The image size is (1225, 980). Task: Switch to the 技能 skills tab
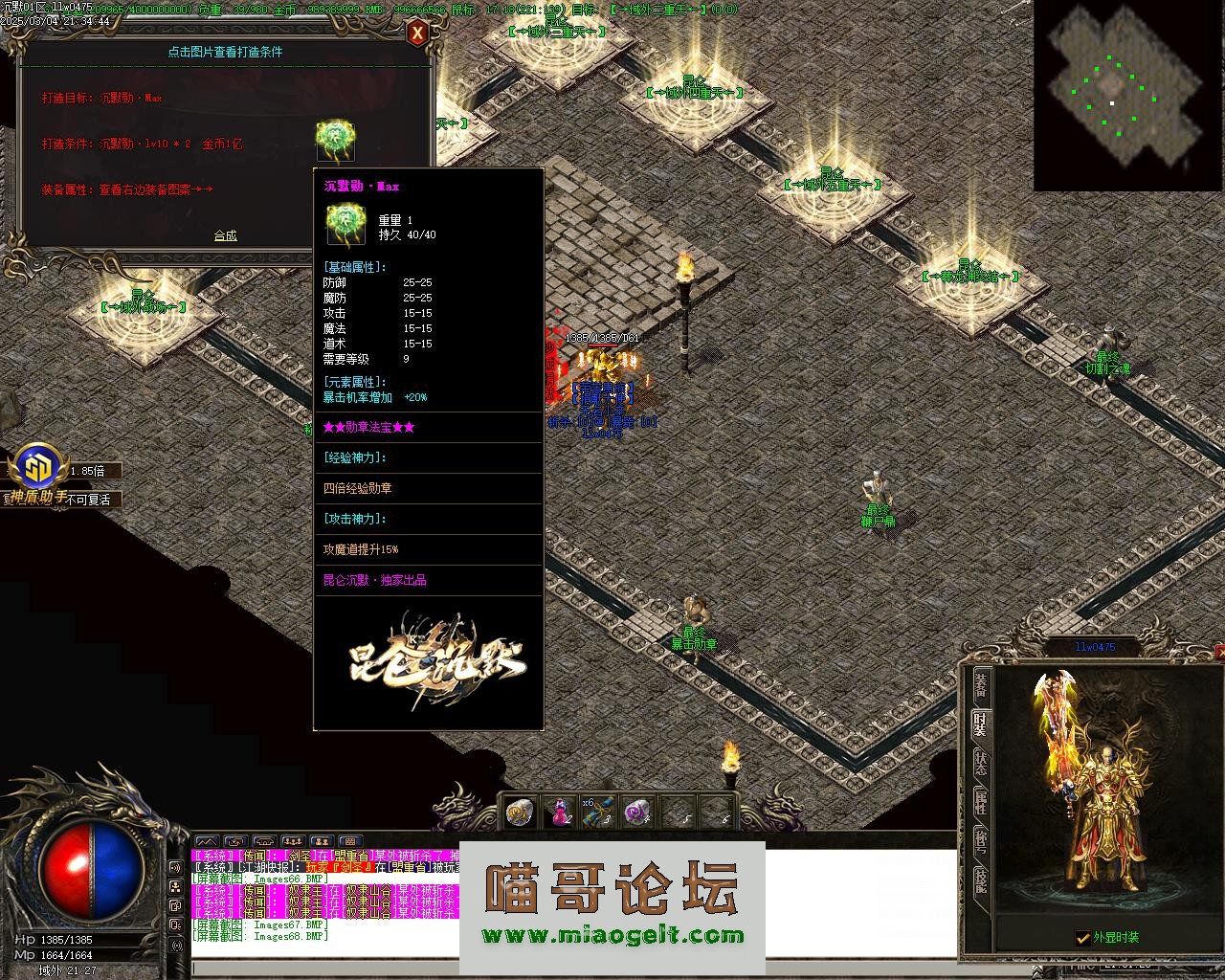[981, 880]
